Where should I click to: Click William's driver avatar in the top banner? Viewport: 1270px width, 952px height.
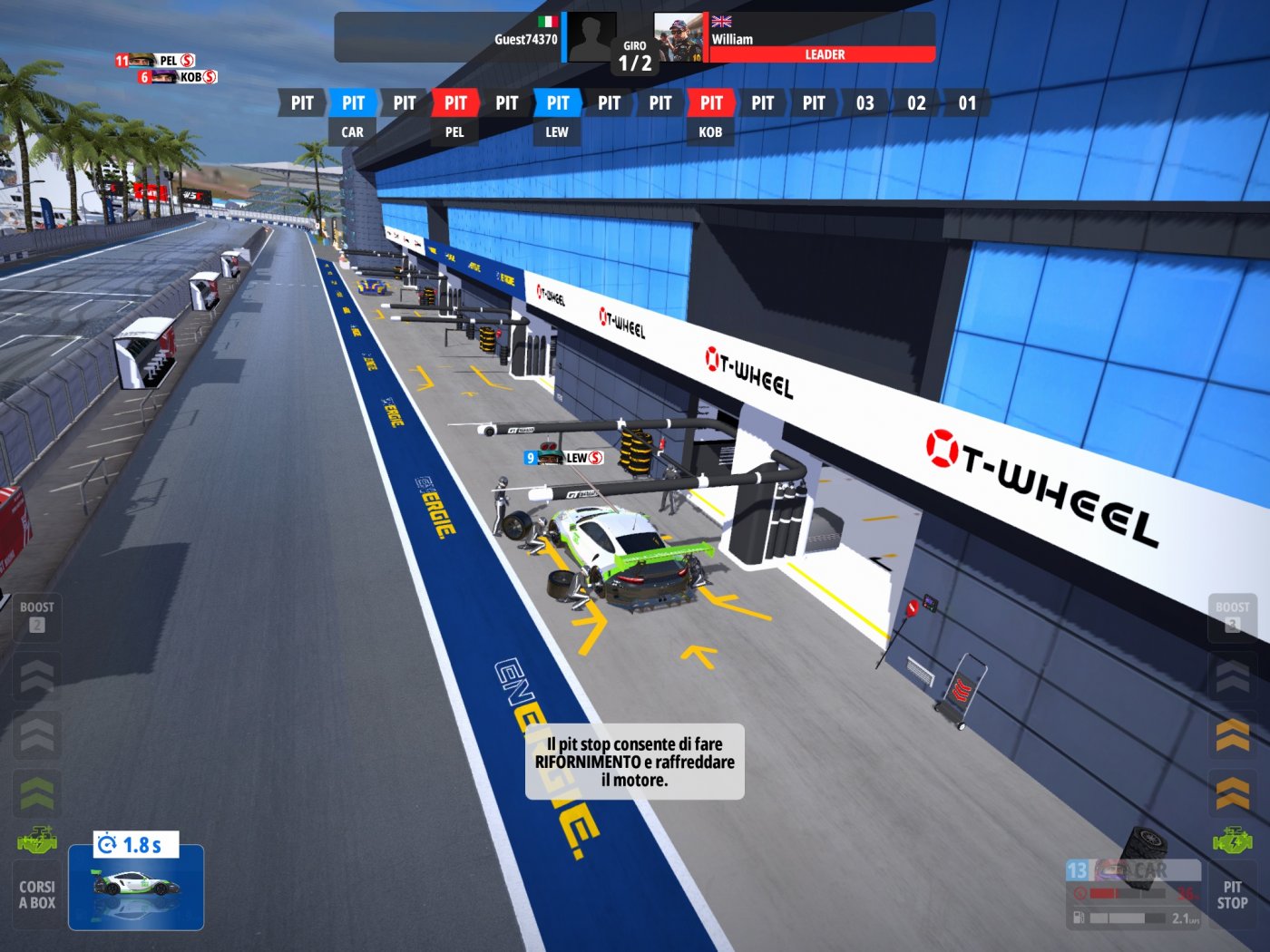[676, 34]
